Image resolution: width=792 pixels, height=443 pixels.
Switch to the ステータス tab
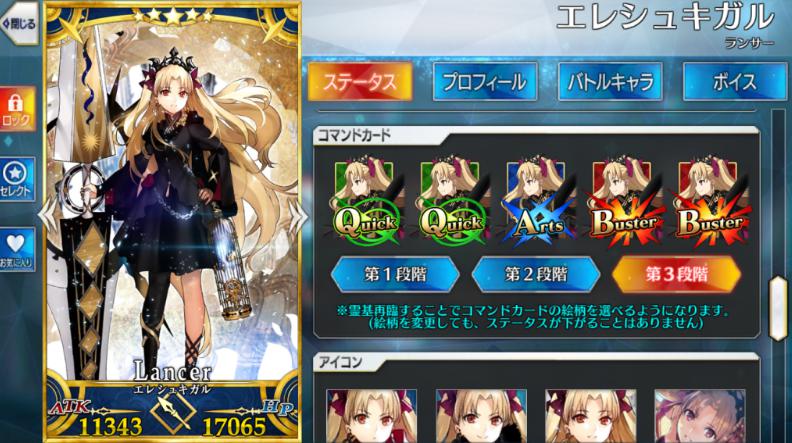tap(361, 81)
